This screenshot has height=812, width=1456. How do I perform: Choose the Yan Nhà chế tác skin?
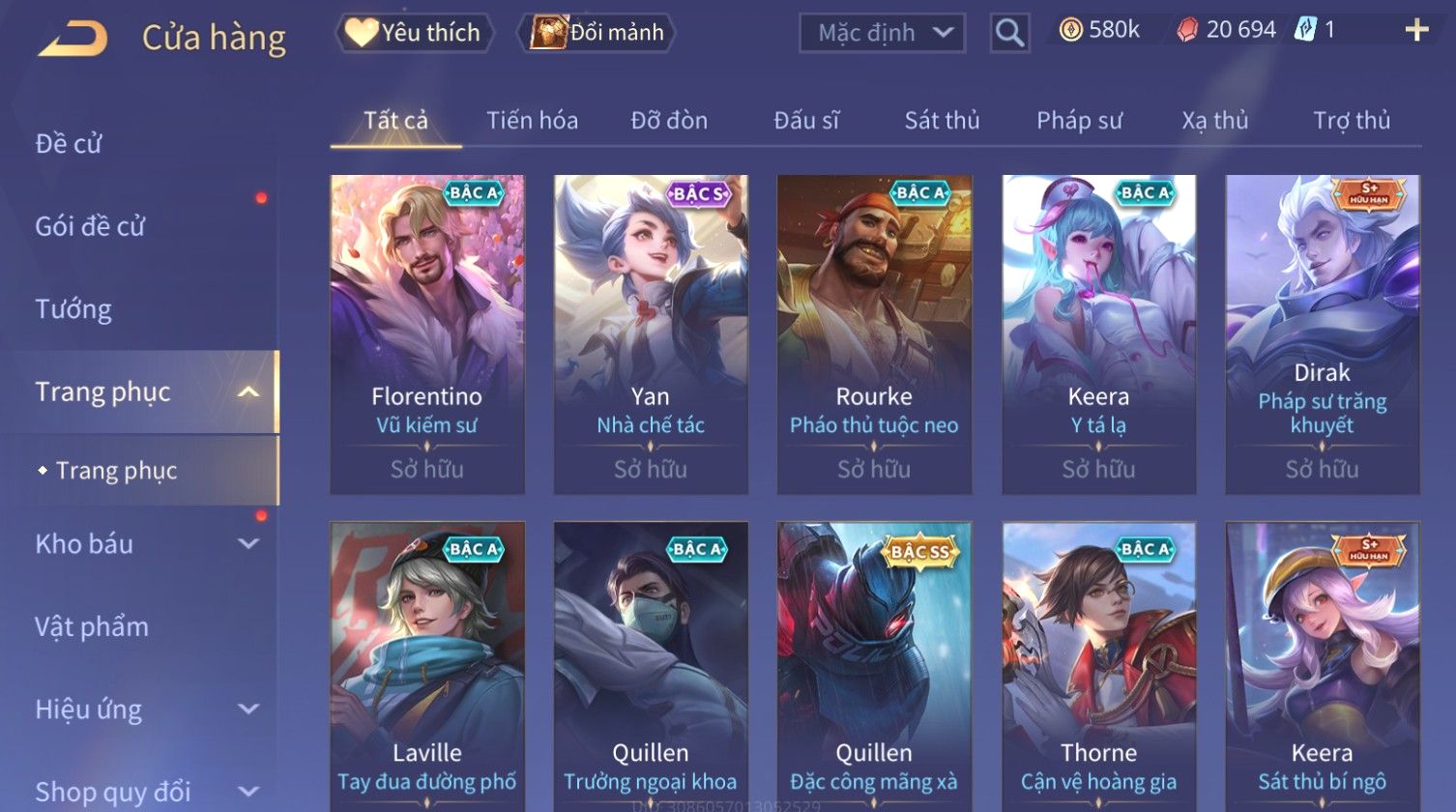tap(651, 333)
